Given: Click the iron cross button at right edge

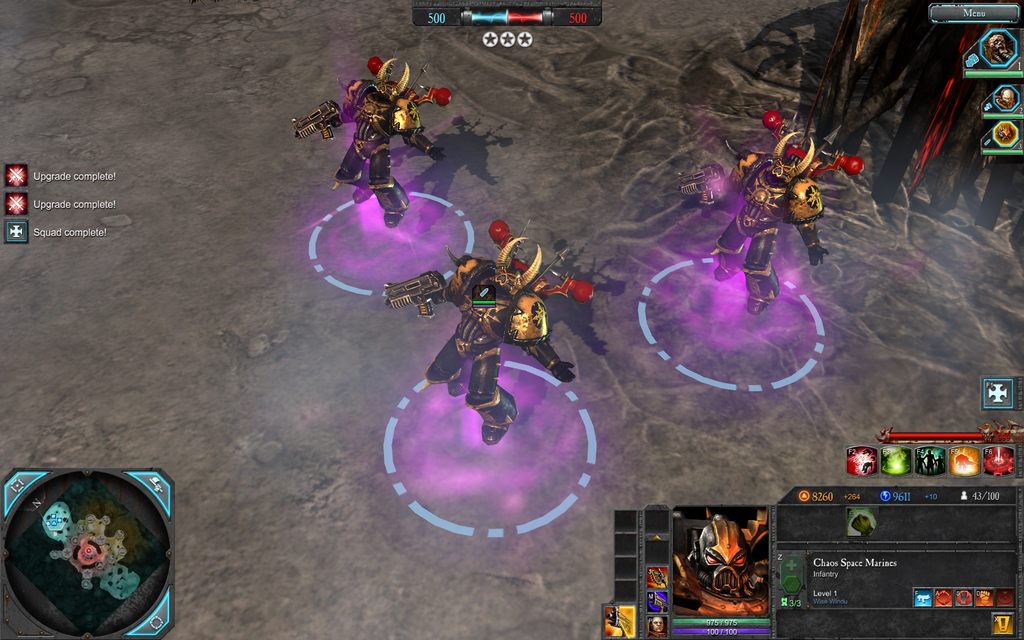Looking at the screenshot, I should tap(998, 393).
